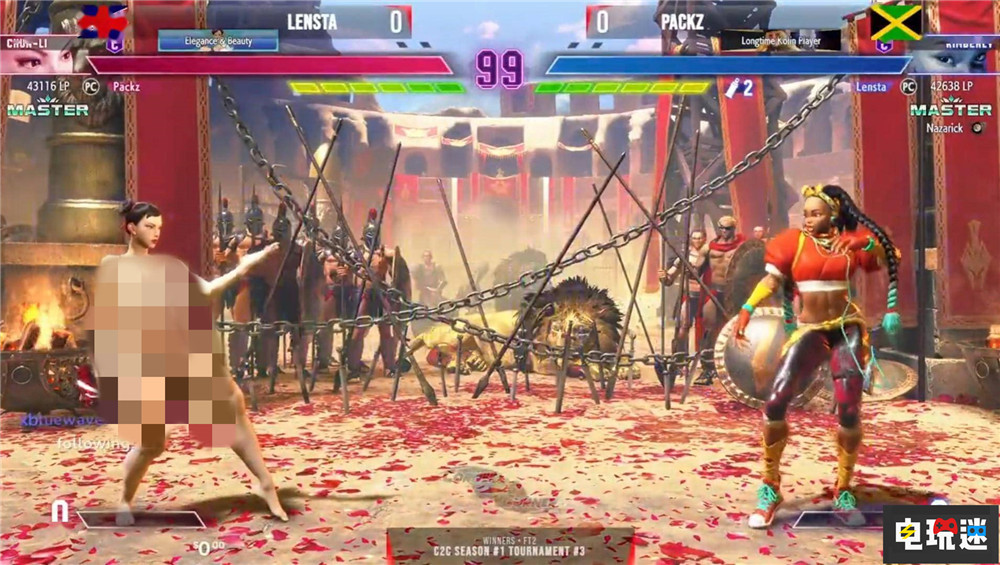Open the watermark logo in the corner
Screen dimensions: 1000x565
point(939,533)
